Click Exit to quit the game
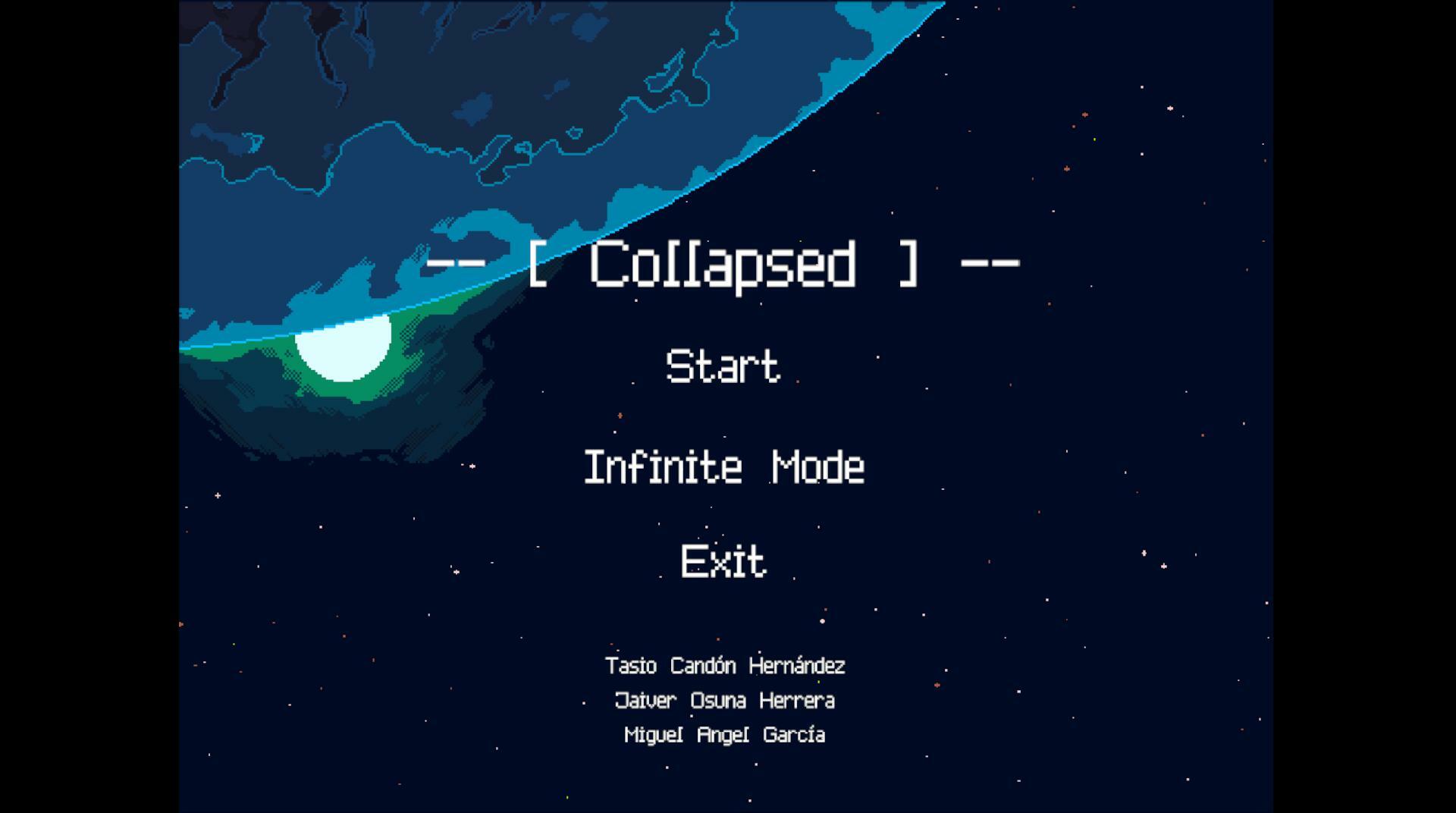 pos(721,563)
